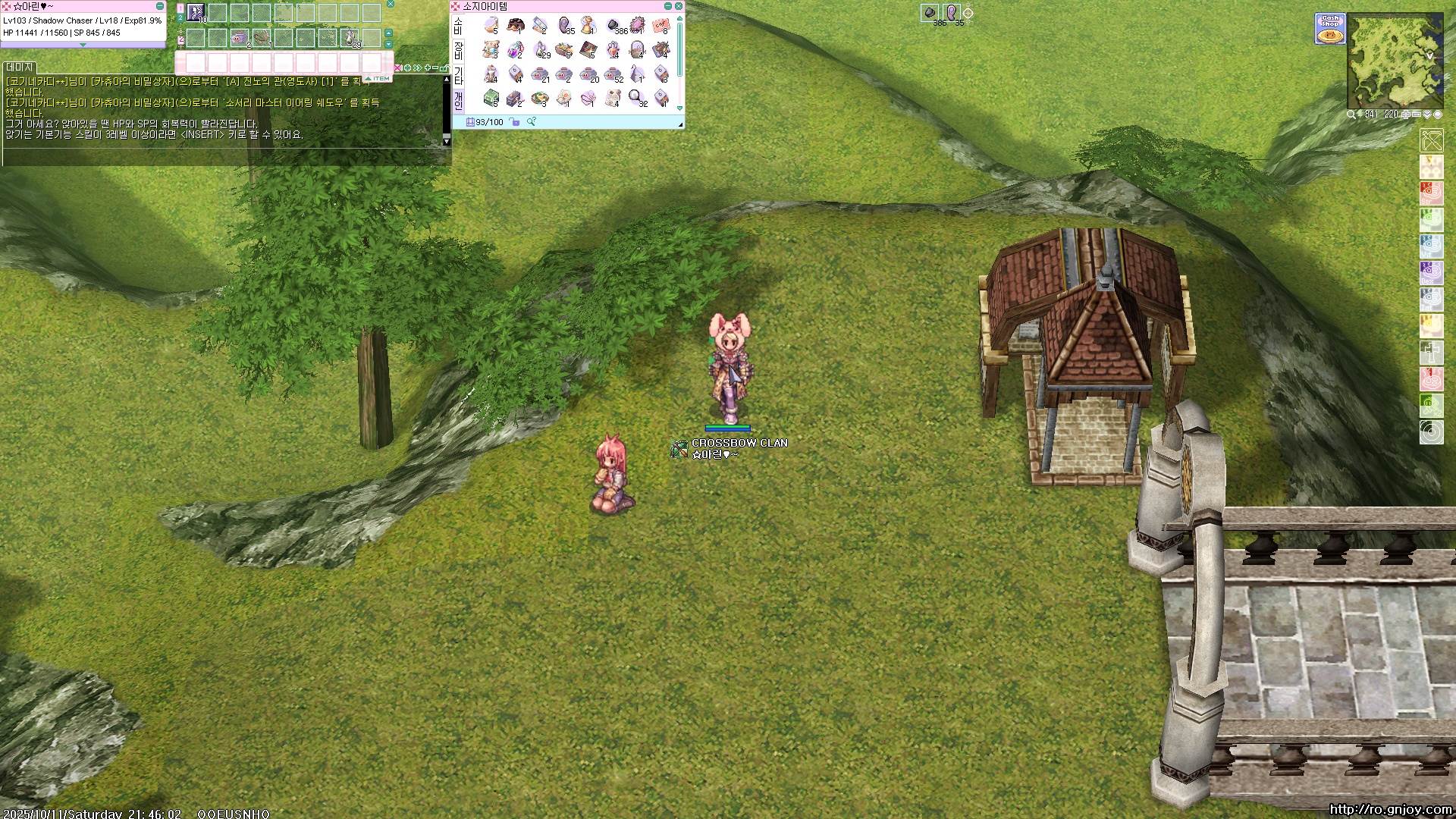Image resolution: width=1456 pixels, height=819 pixels.
Task: Use the green potion hotbar slot with 29
Action: click(x=350, y=38)
